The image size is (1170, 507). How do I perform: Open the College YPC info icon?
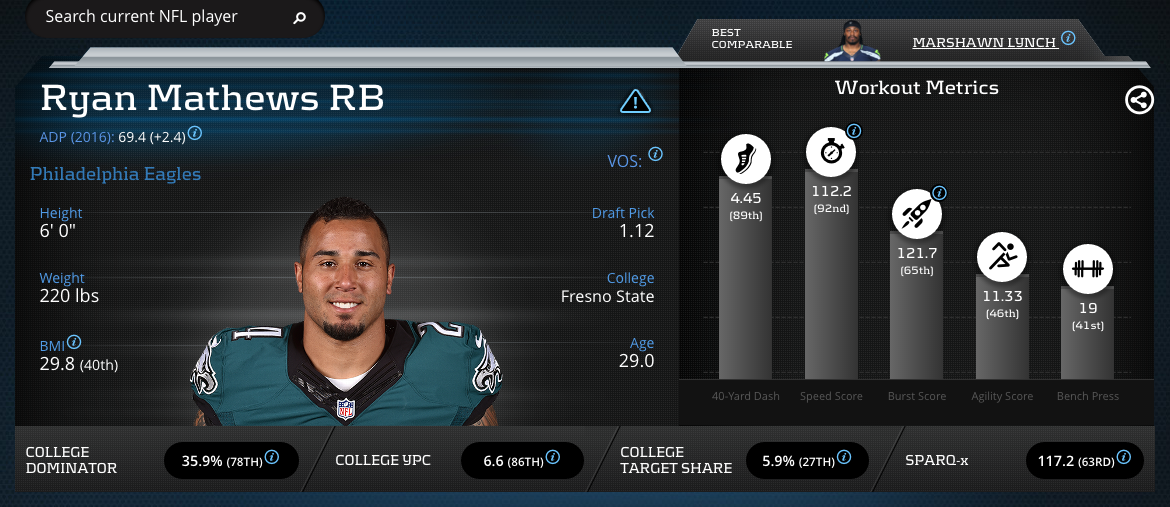pyautogui.click(x=553, y=459)
